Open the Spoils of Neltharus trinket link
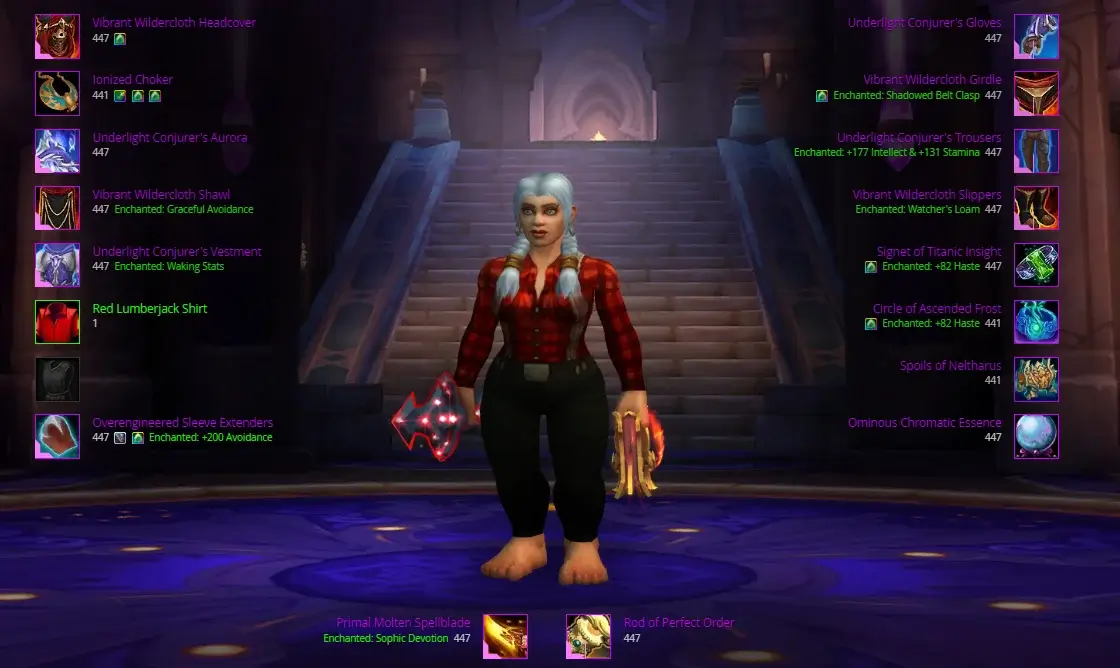Image resolution: width=1120 pixels, height=668 pixels. tap(950, 366)
